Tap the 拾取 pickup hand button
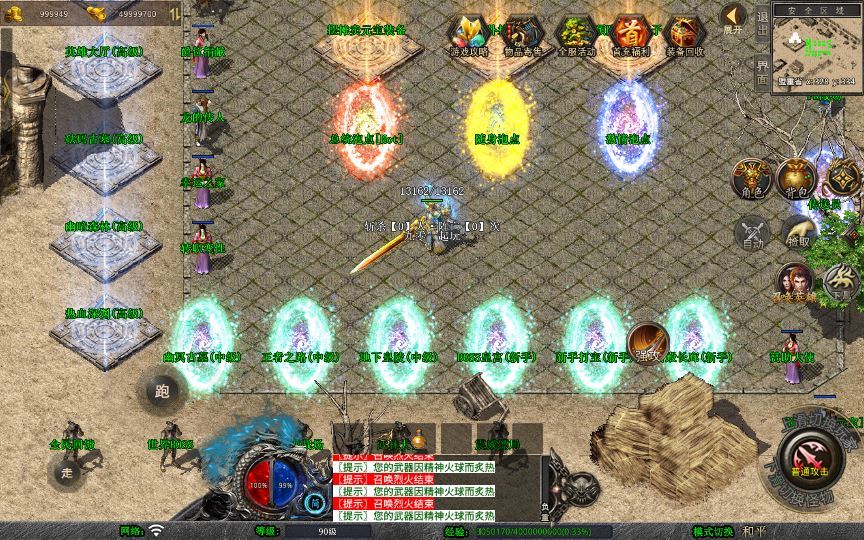864x540 pixels. [x=797, y=234]
